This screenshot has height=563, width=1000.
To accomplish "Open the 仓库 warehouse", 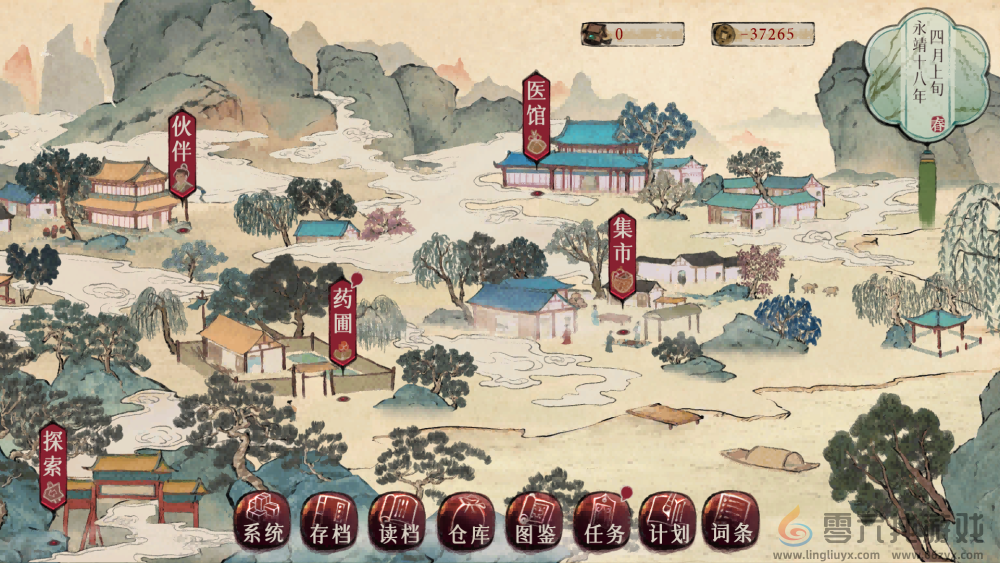I will [467, 521].
